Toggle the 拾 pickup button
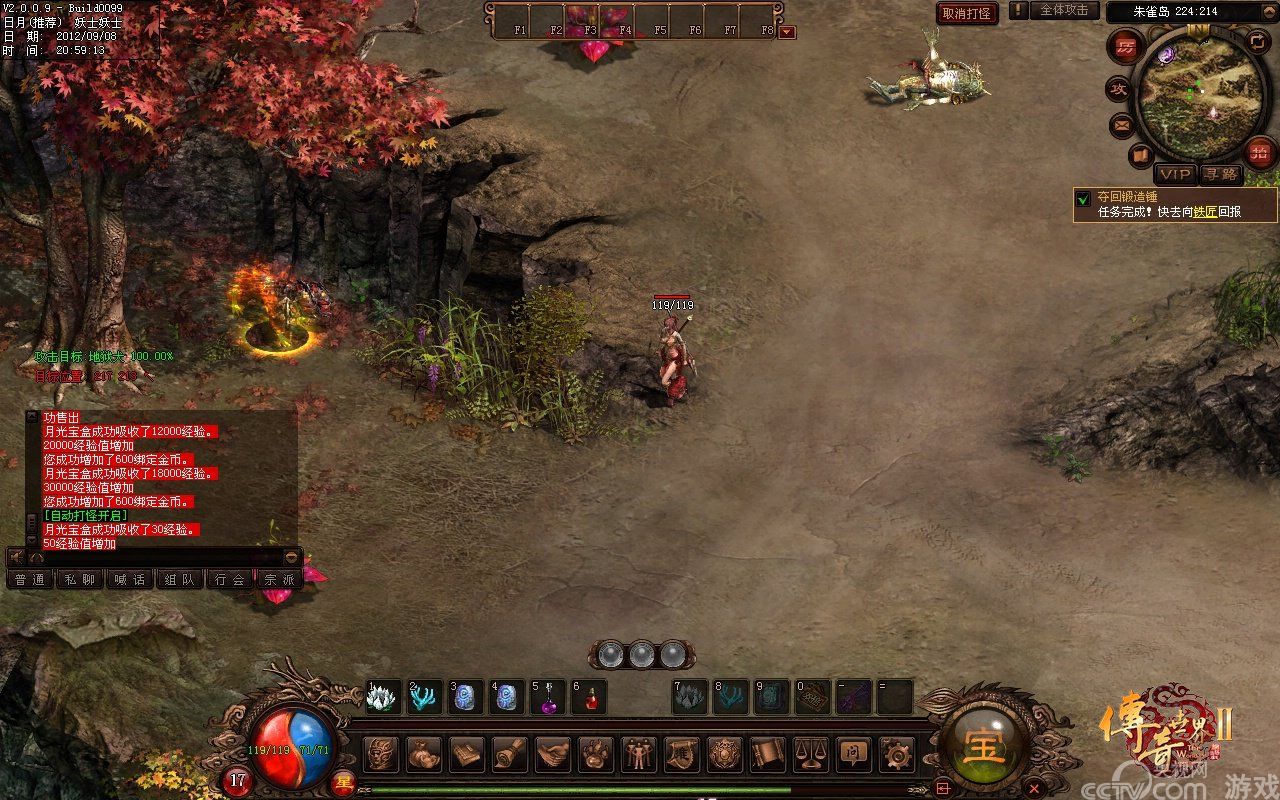This screenshot has width=1280, height=800. [x=1260, y=153]
